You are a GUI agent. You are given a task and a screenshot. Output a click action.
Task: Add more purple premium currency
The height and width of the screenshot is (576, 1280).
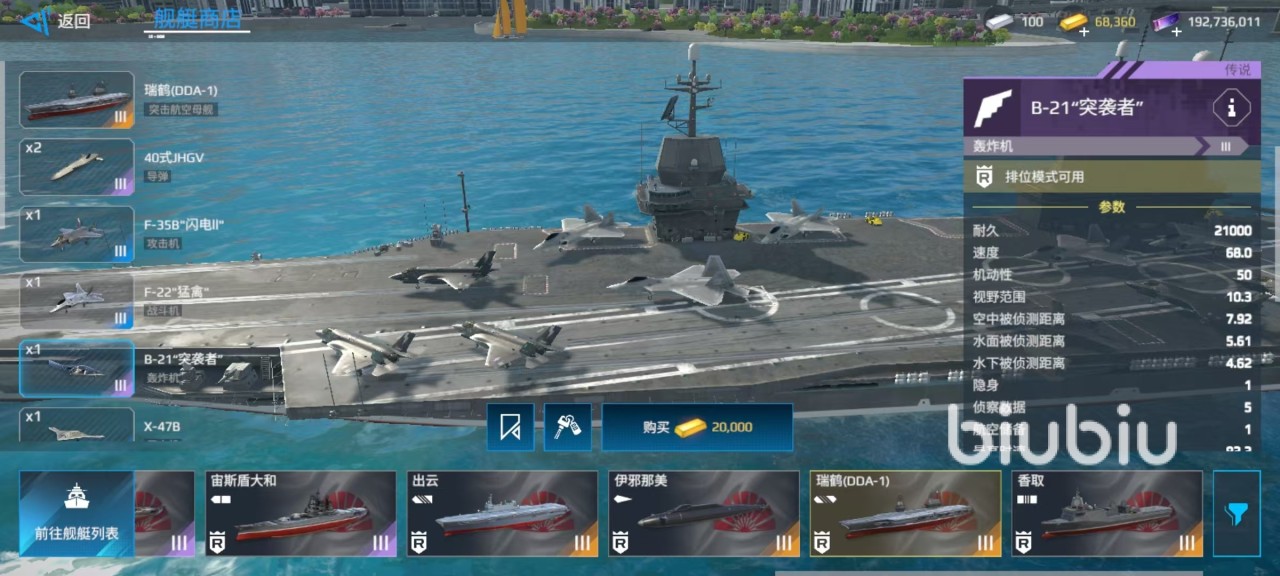(x=1176, y=30)
